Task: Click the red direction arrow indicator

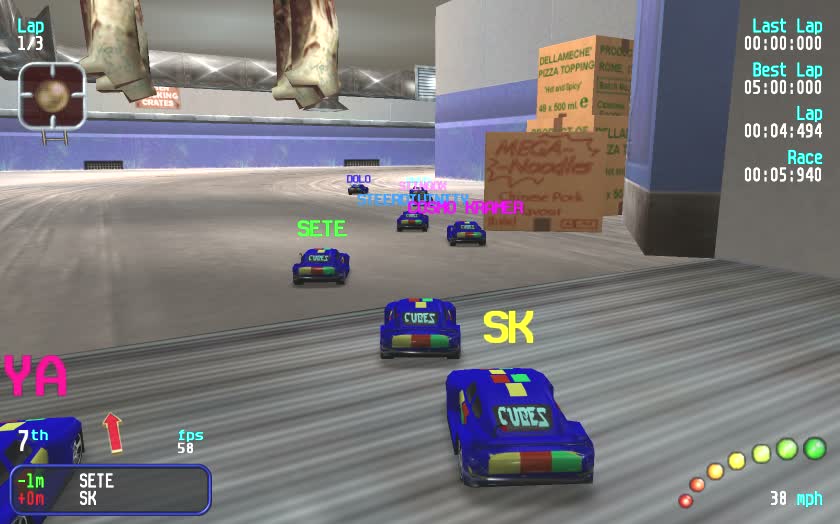Action: point(113,432)
